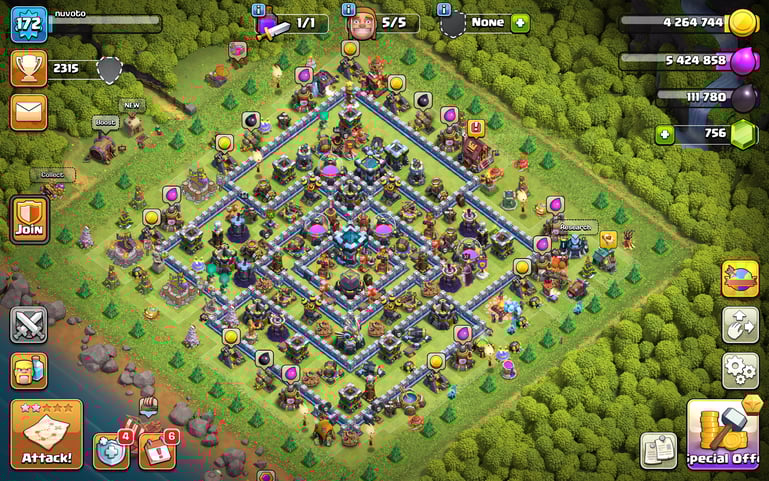The width and height of the screenshot is (769, 481).
Task: Tap the Attack! map button
Action: [x=46, y=434]
